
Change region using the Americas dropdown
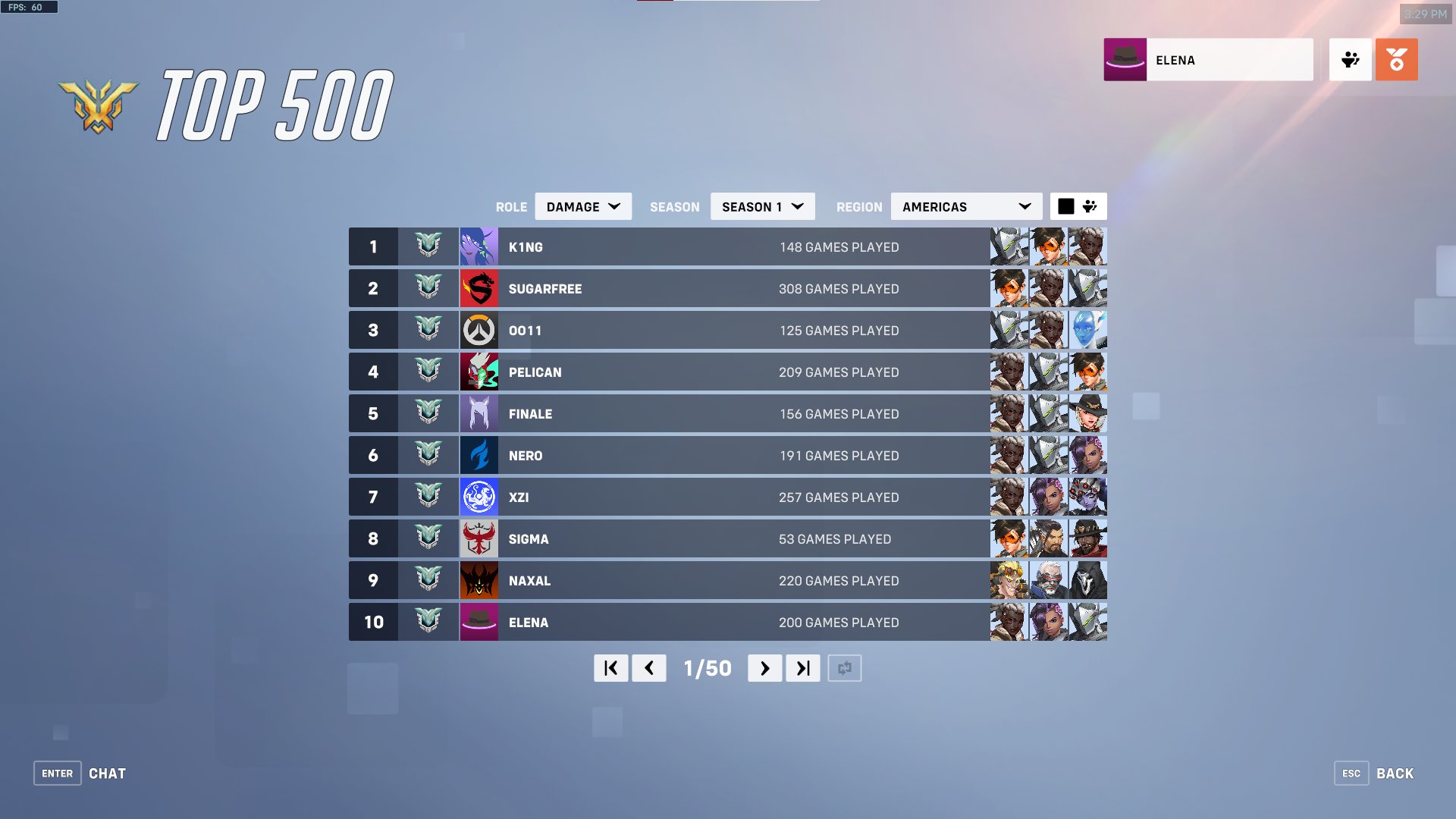(x=965, y=206)
